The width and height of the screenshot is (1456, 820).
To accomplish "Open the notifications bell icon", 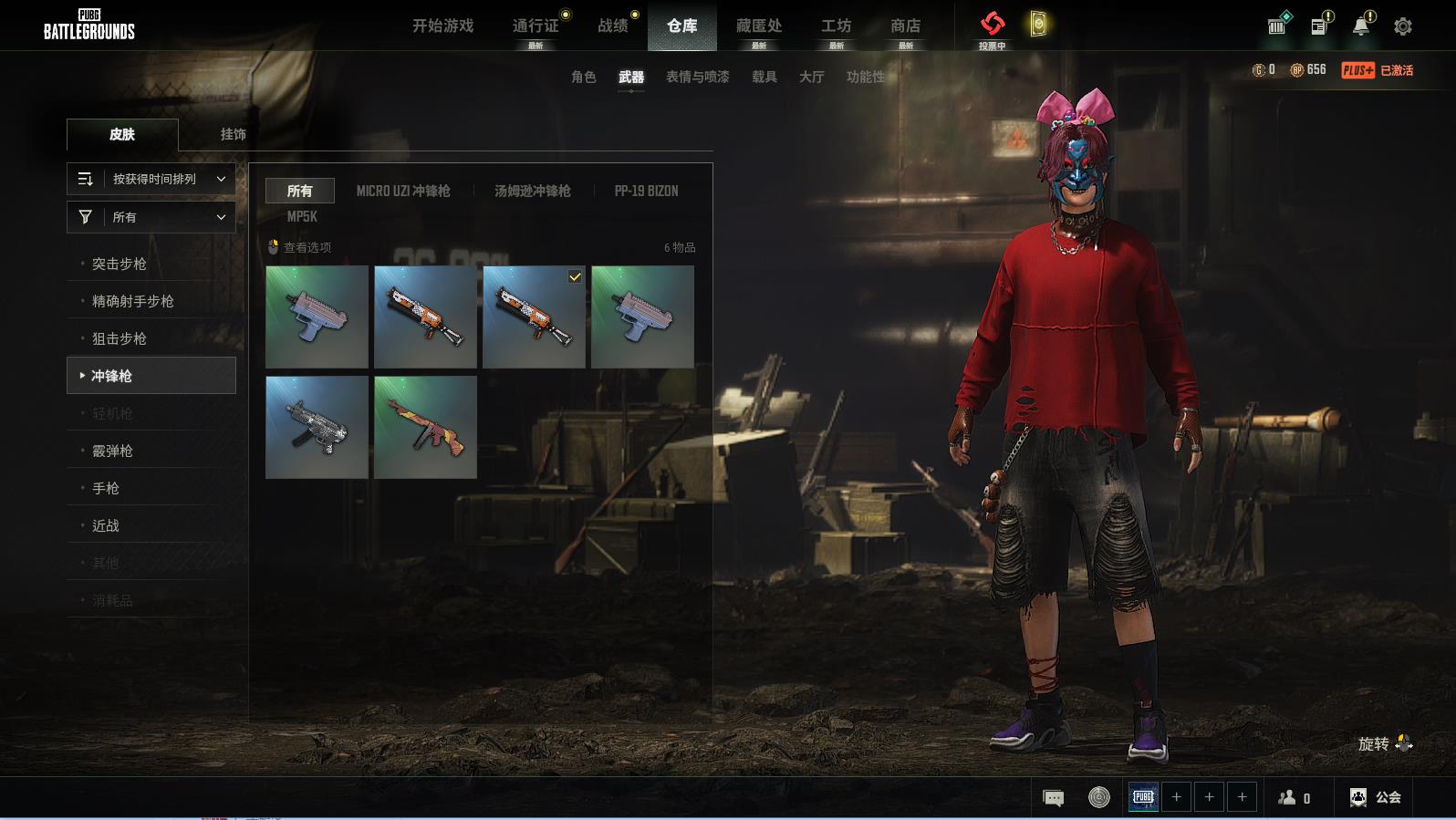I will 1360,26.
